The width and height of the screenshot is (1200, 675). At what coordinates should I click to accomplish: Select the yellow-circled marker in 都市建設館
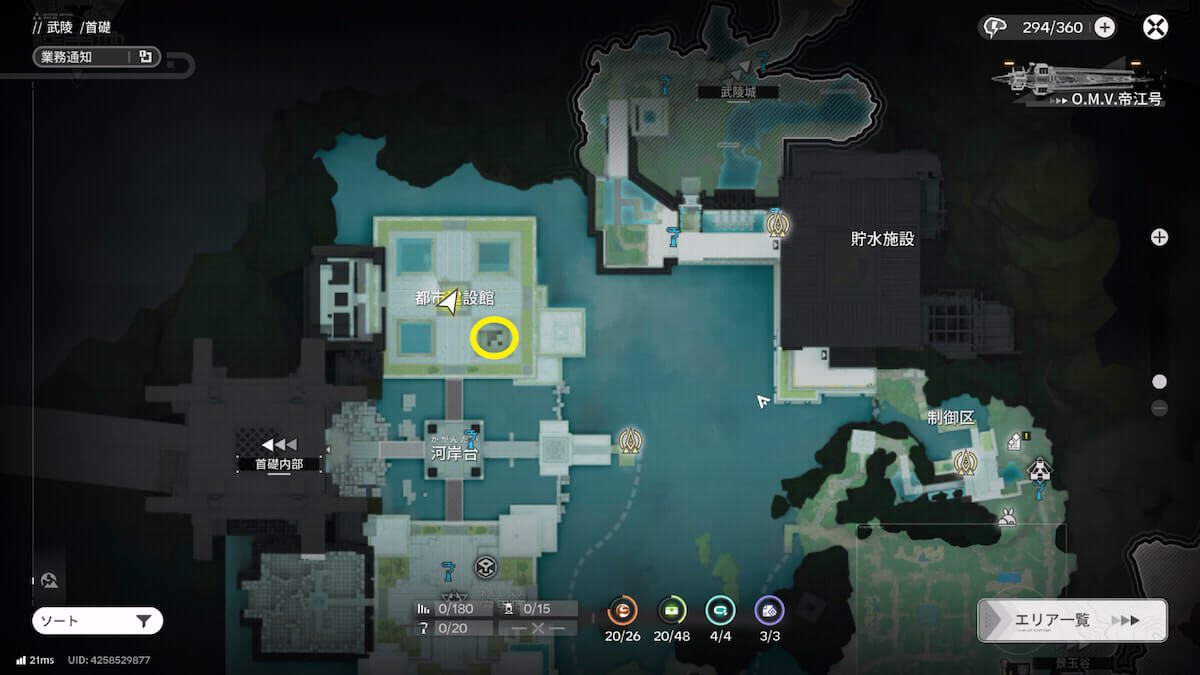point(494,338)
